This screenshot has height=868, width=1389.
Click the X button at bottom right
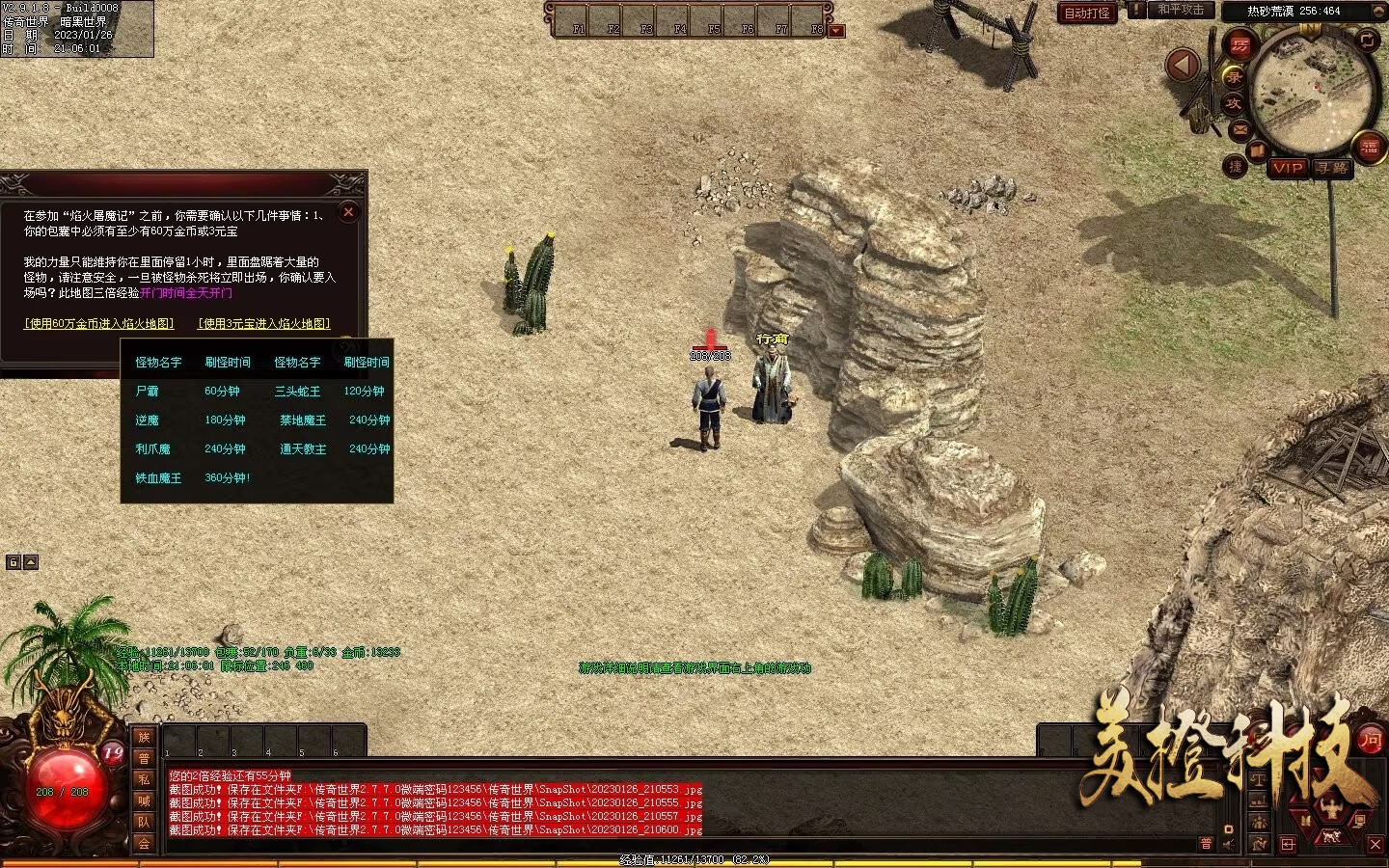[x=1375, y=844]
